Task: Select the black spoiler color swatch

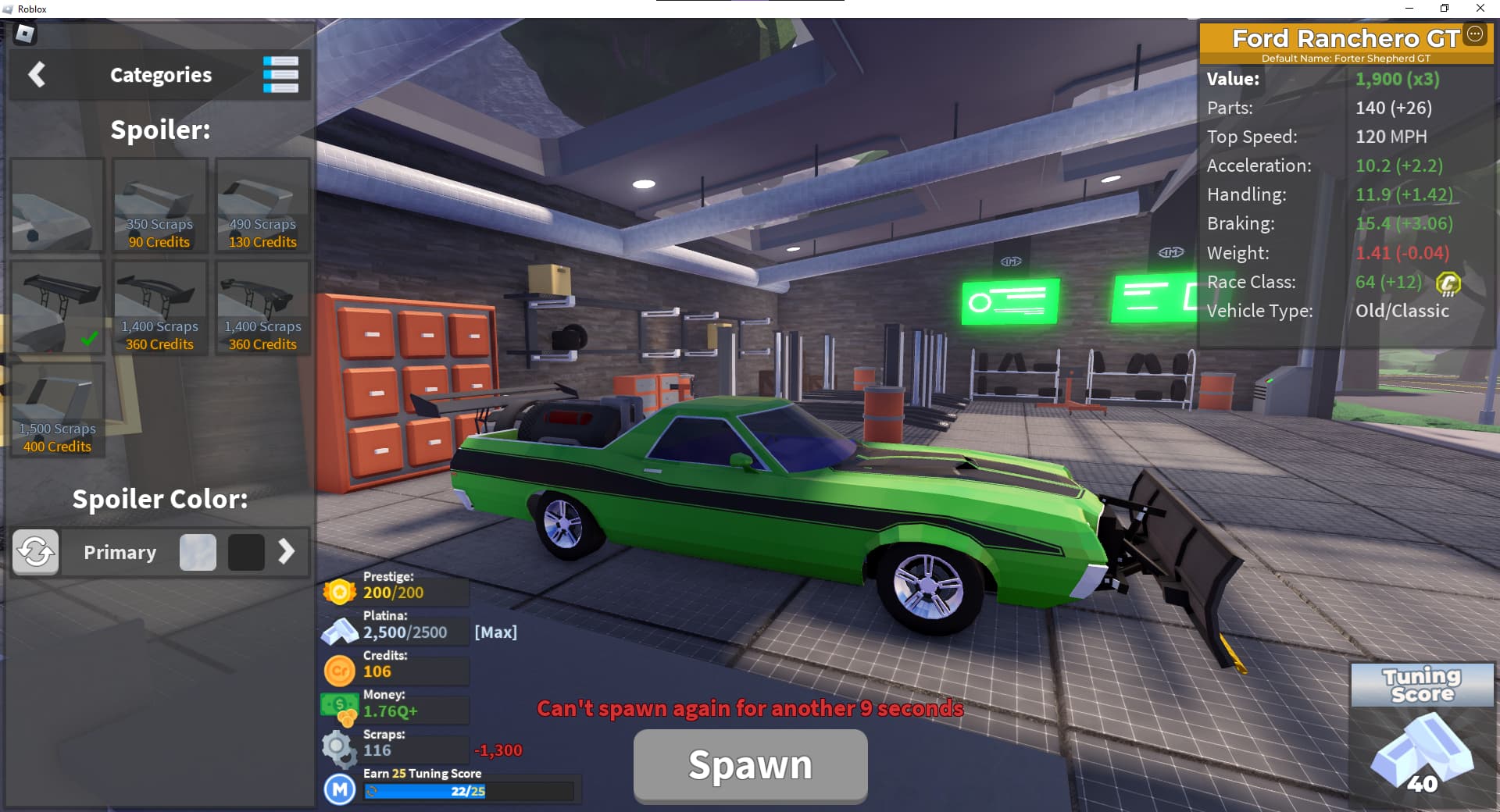Action: (246, 552)
